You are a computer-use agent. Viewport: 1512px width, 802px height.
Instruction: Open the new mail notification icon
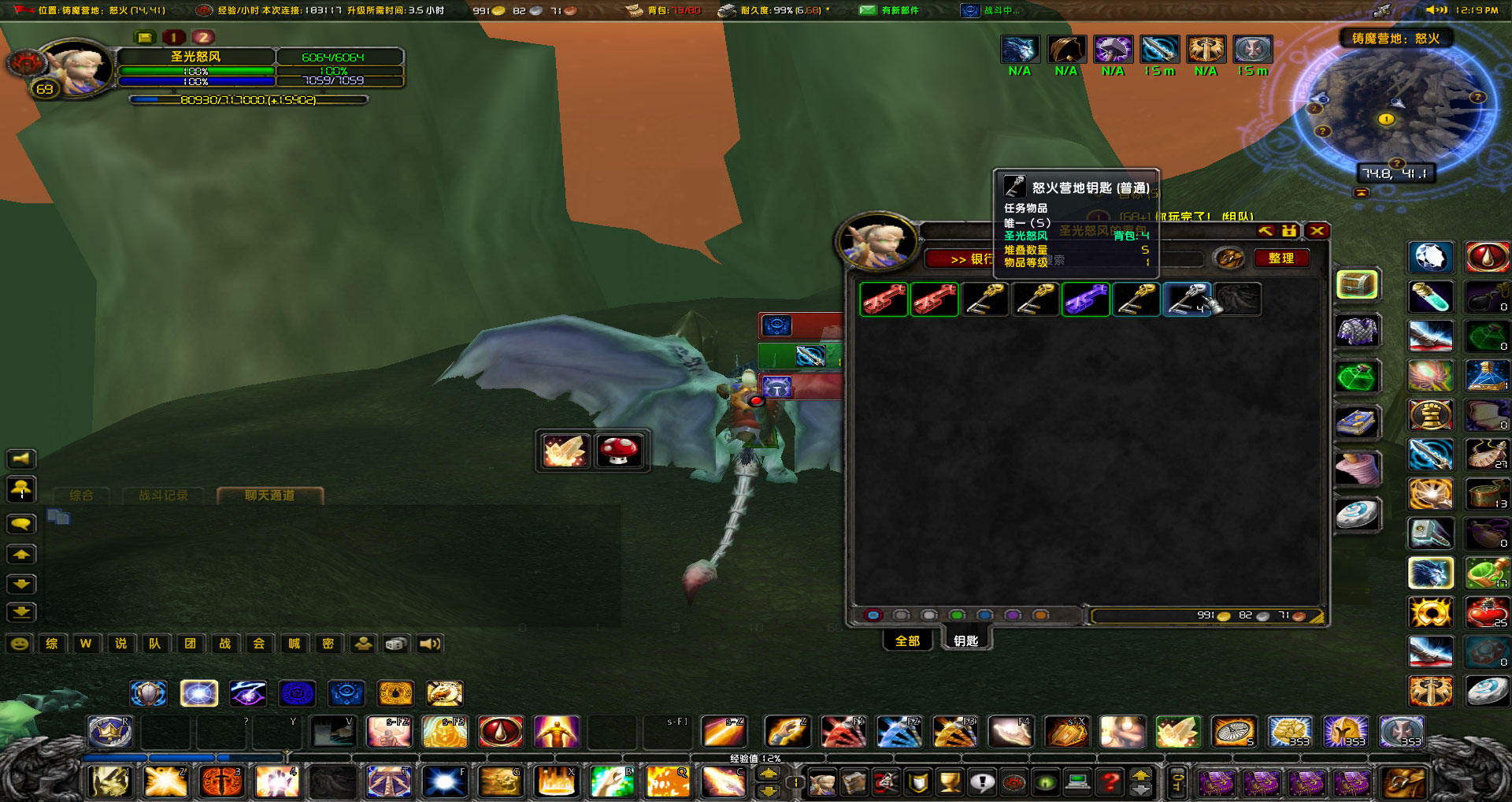coord(867,12)
